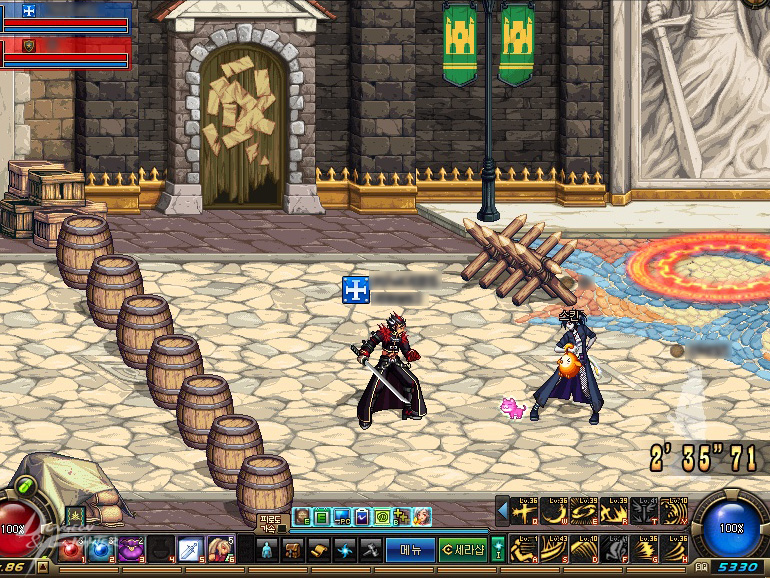Activate the Lv.43 slash skill on S
The image size is (770, 578).
coord(555,548)
